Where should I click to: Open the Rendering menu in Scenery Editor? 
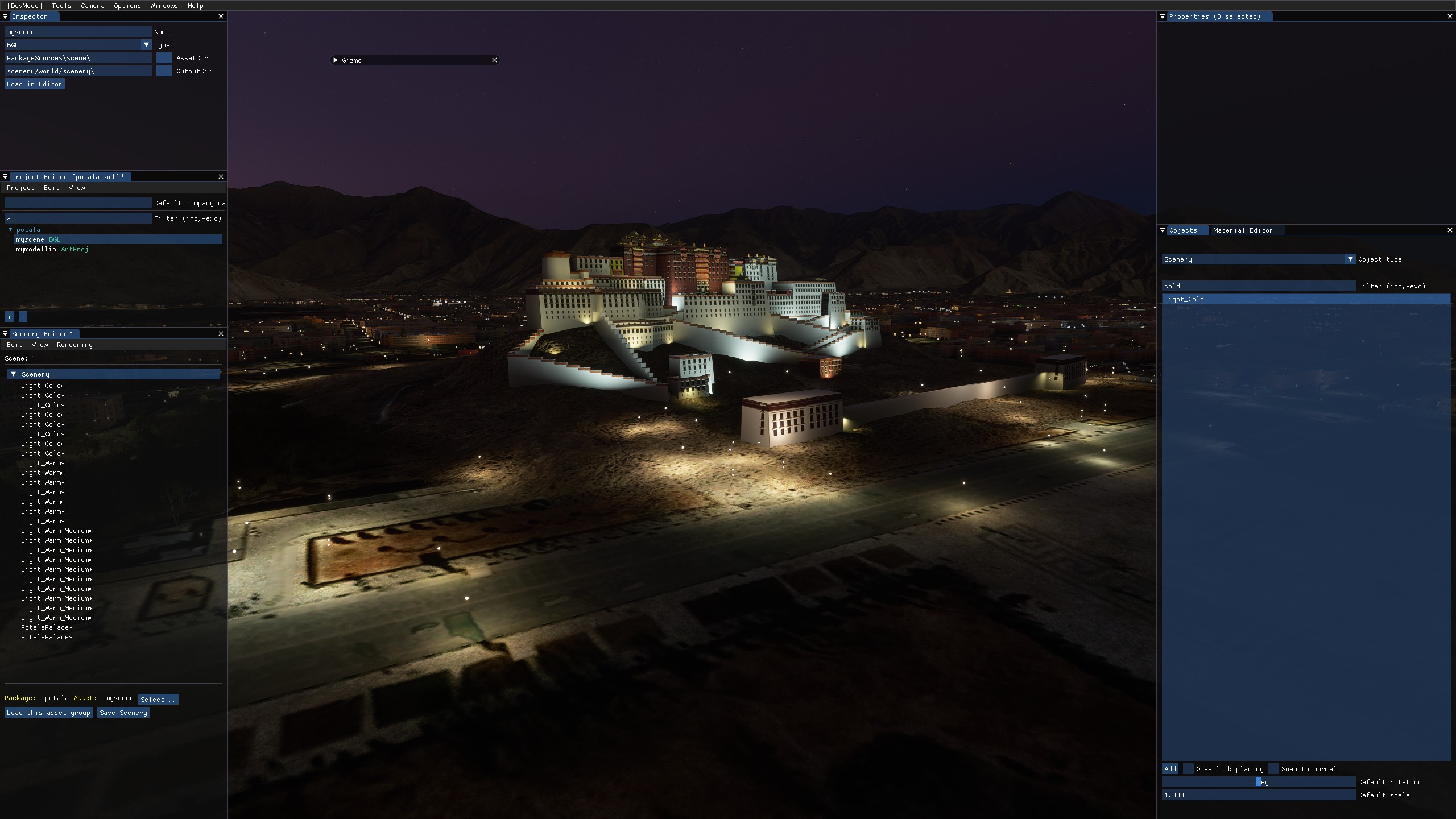pos(75,345)
